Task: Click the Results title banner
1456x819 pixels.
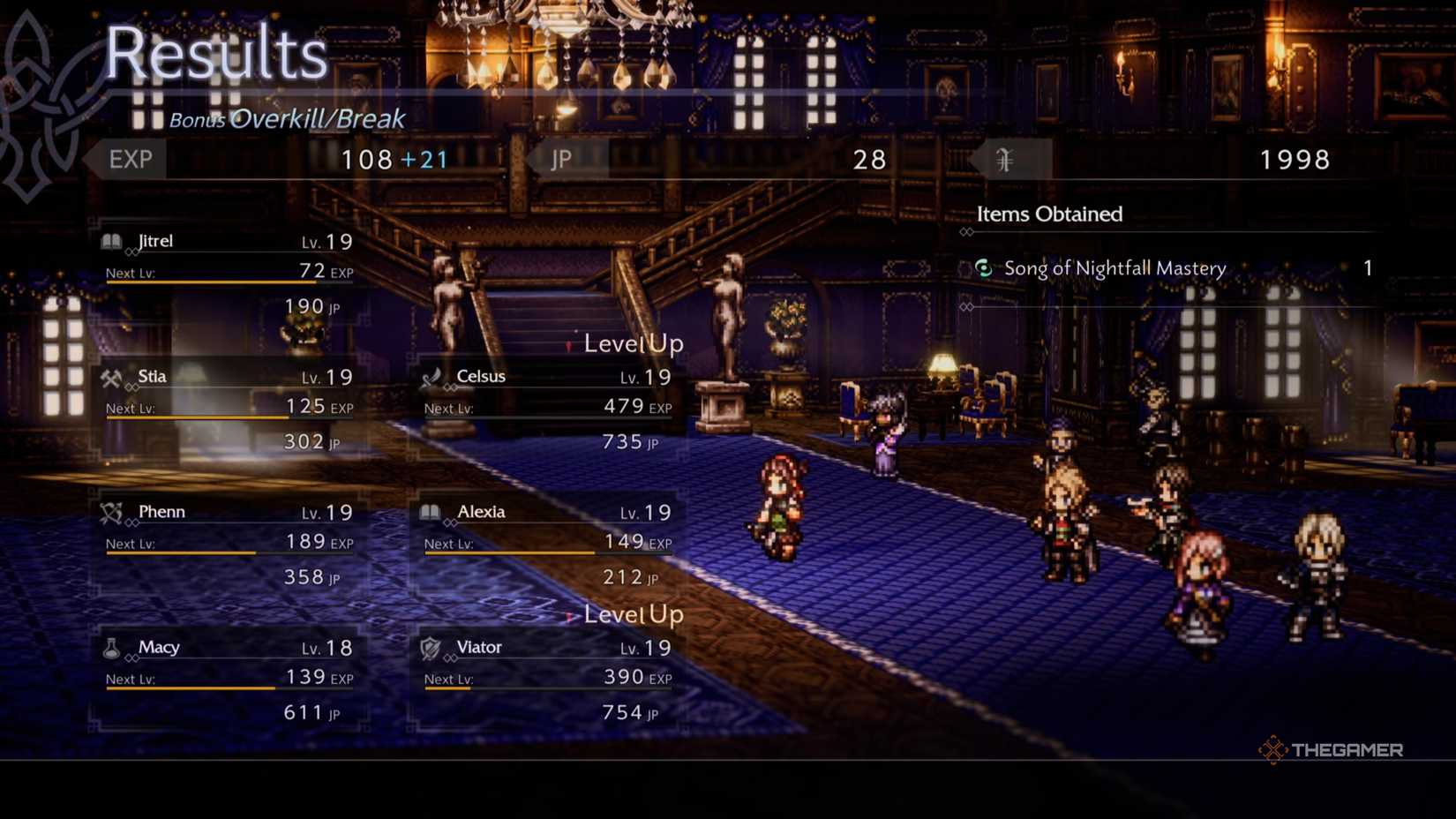Action: 217,55
